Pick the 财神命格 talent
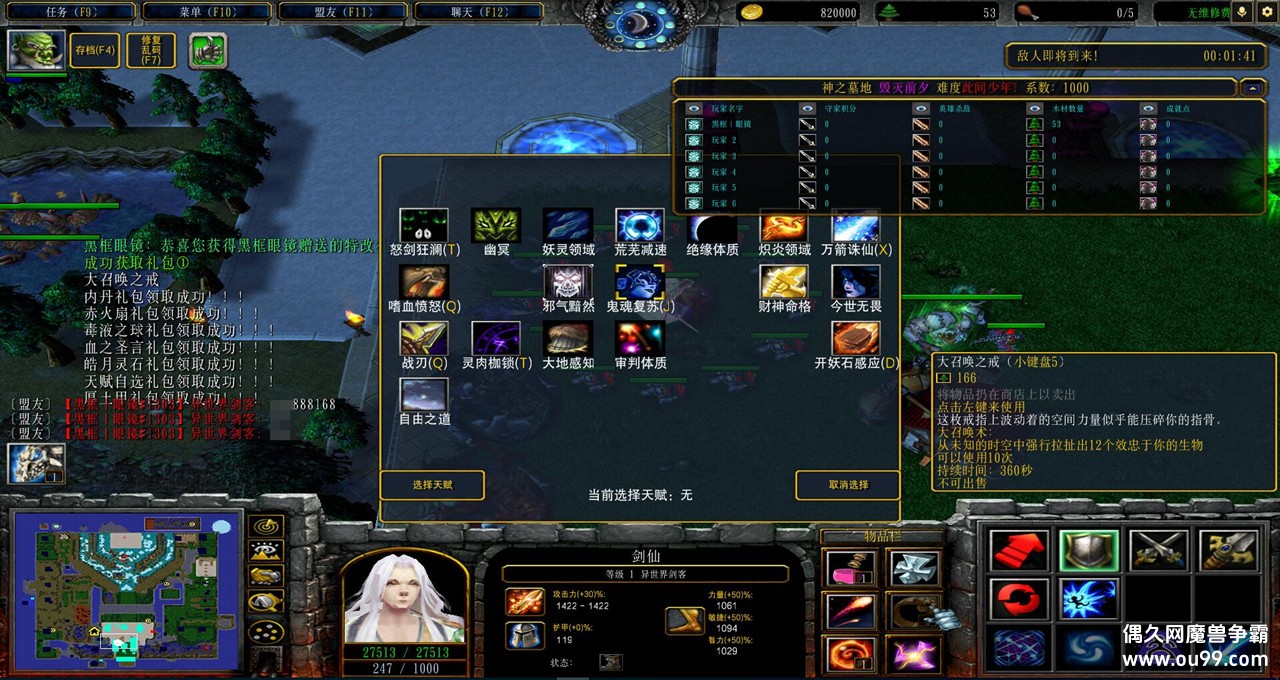This screenshot has width=1280, height=680. point(784,283)
